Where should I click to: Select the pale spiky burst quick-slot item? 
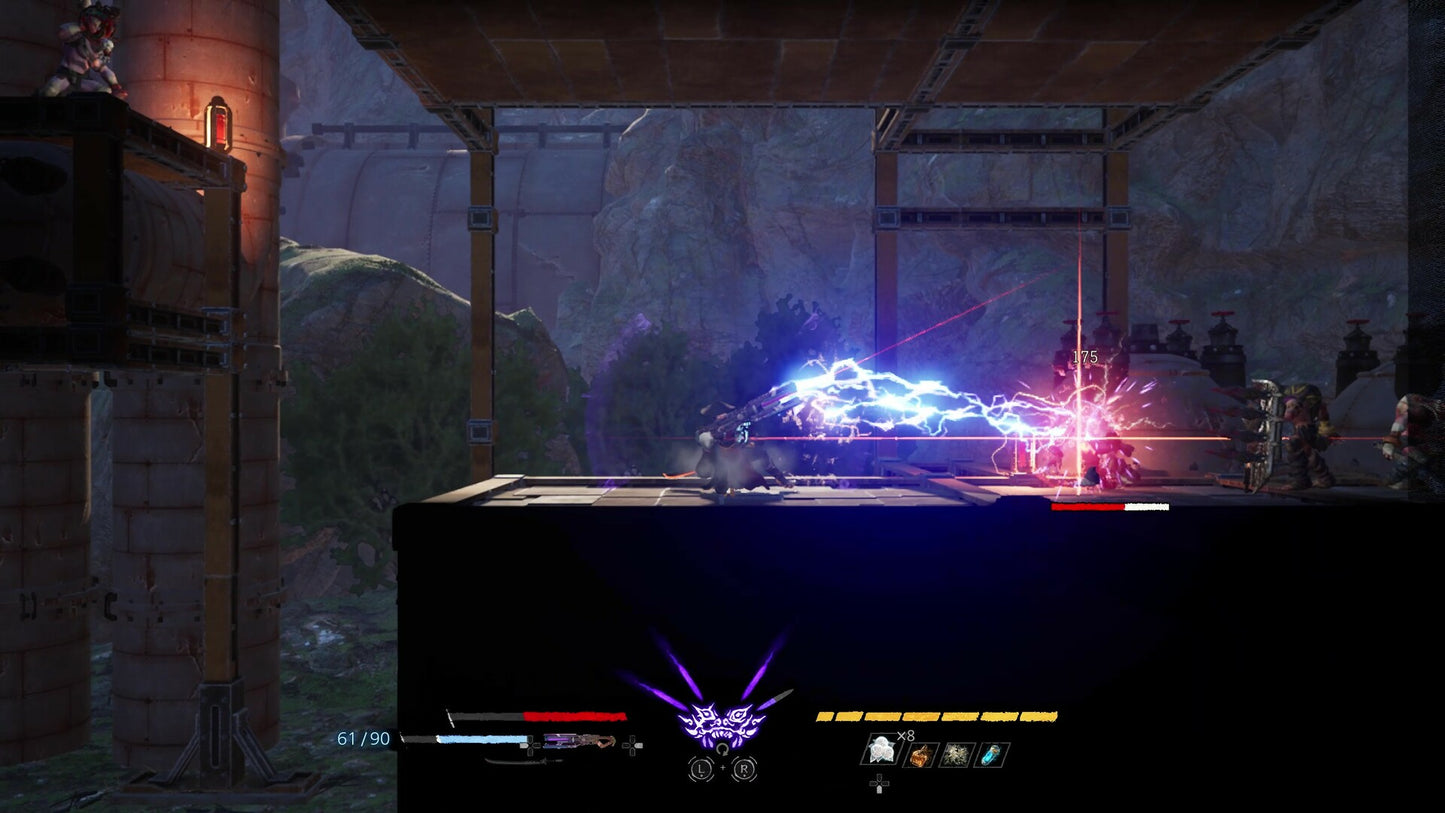click(x=956, y=755)
